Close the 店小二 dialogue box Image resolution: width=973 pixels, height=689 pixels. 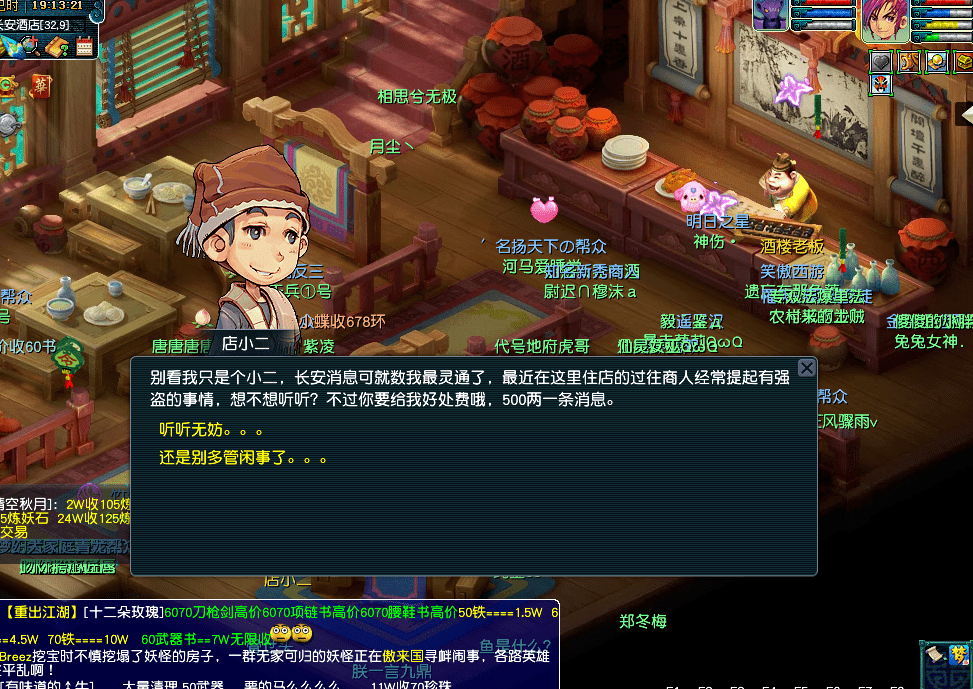click(x=806, y=368)
